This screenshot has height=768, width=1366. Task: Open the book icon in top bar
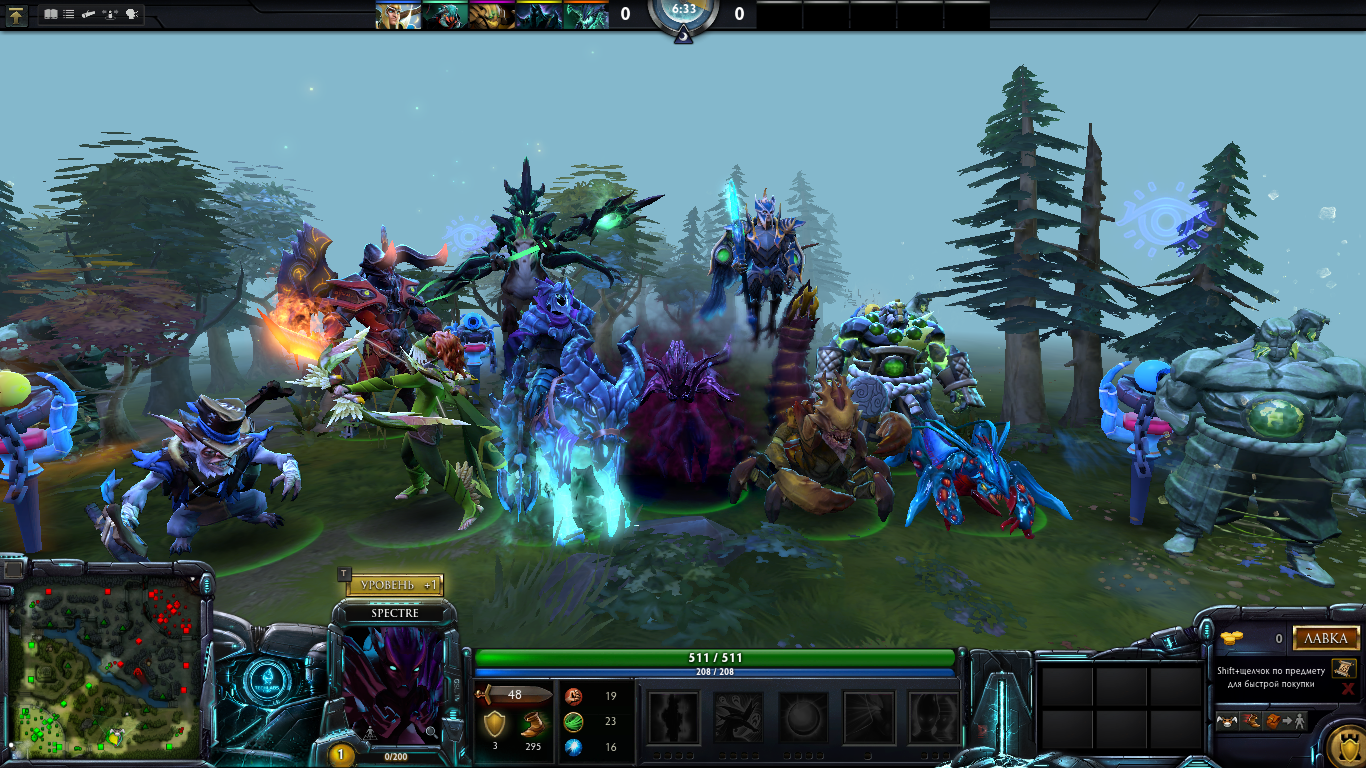click(x=51, y=15)
